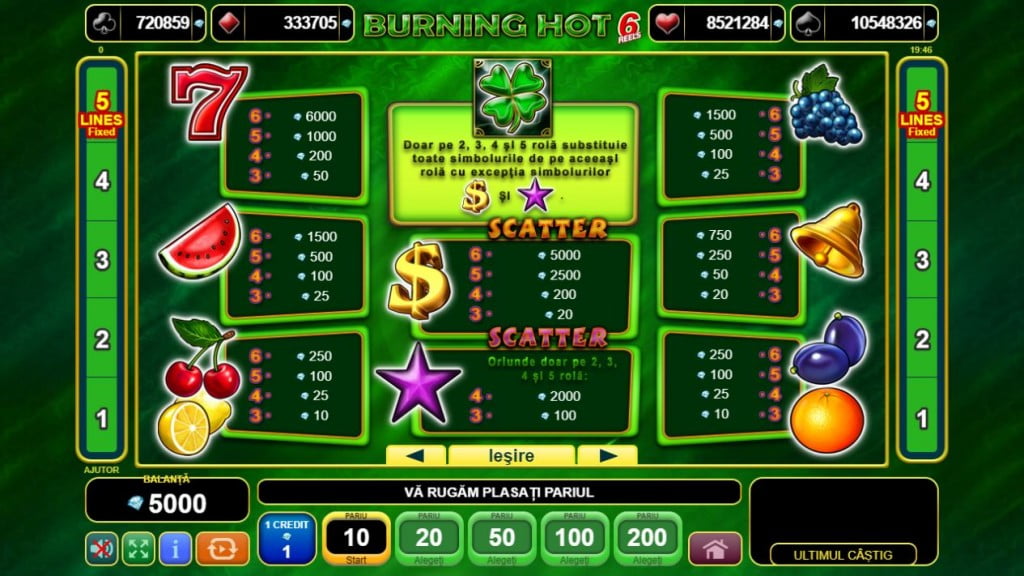Go to the next paytable page

(607, 456)
